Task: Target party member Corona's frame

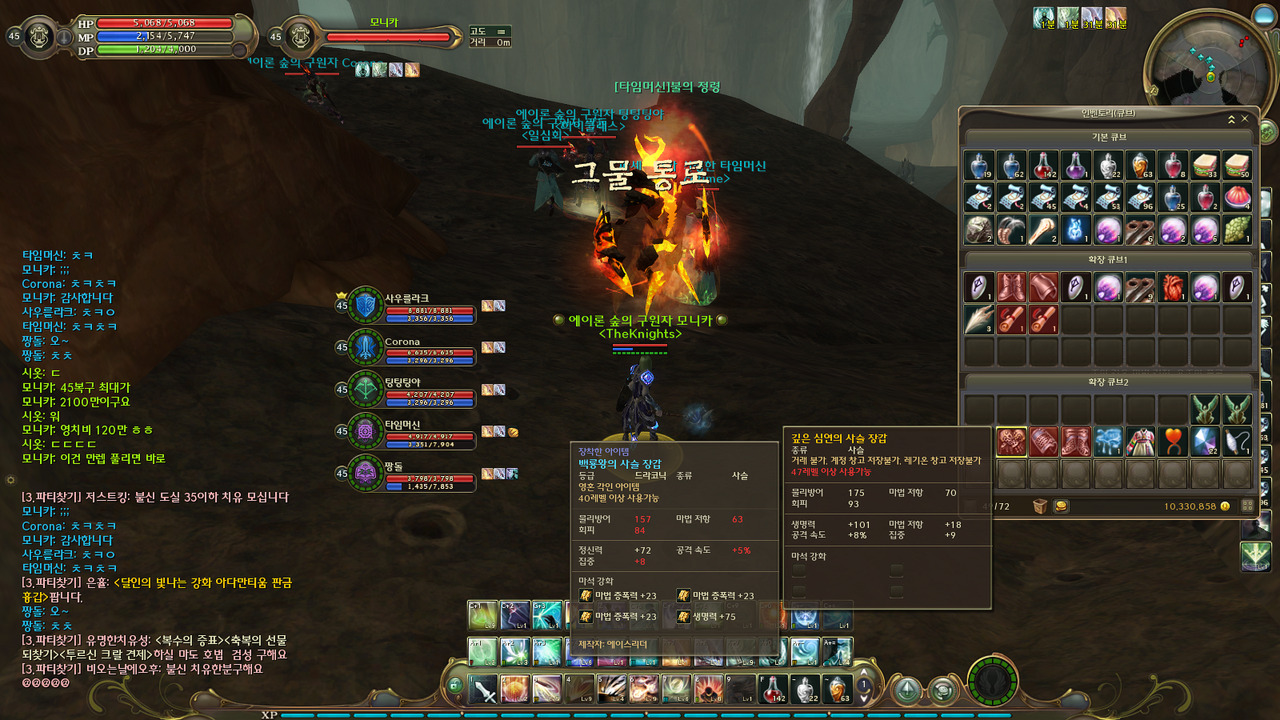Action: click(x=364, y=349)
